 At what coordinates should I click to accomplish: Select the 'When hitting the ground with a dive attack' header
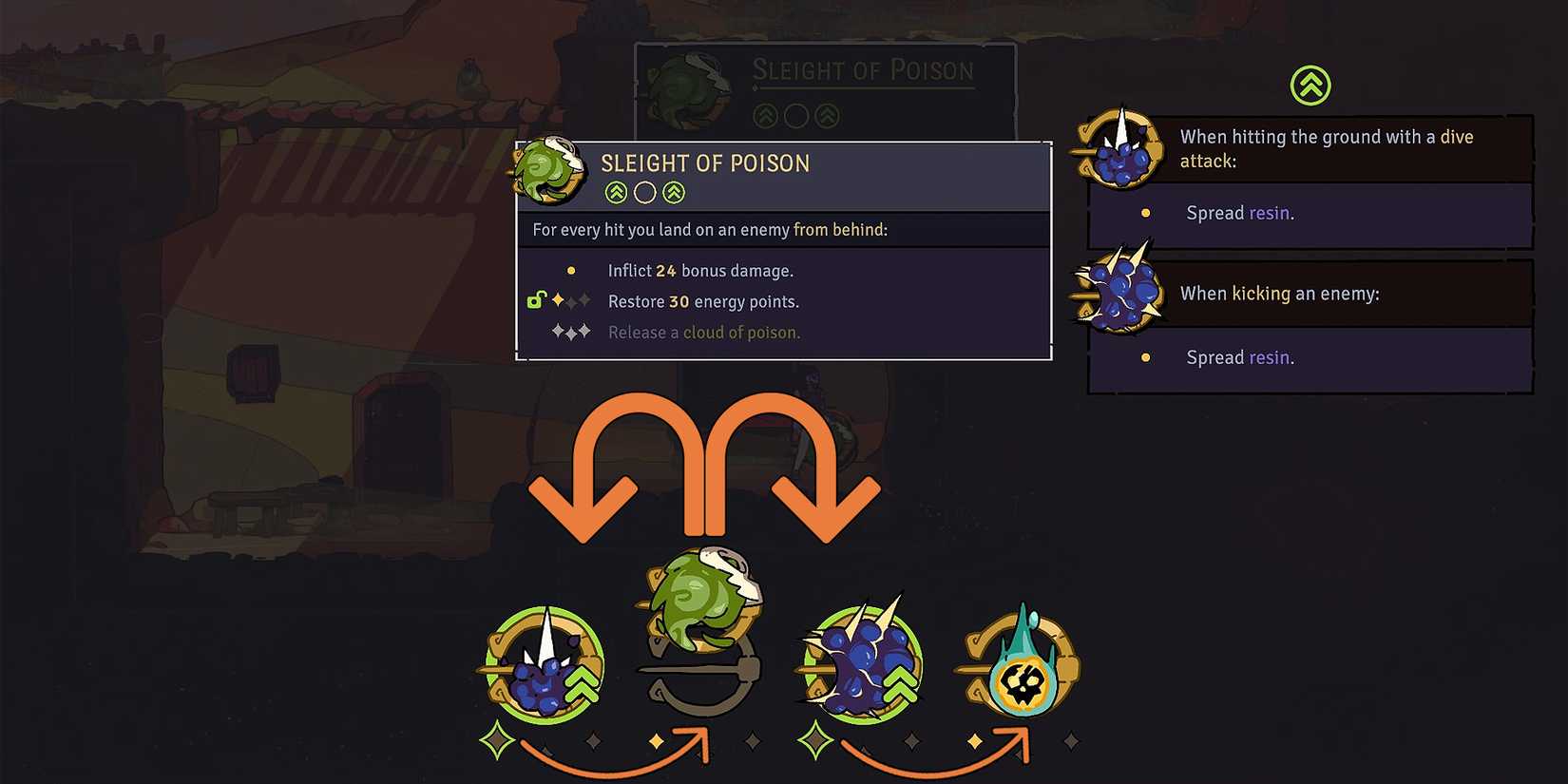tap(1326, 148)
